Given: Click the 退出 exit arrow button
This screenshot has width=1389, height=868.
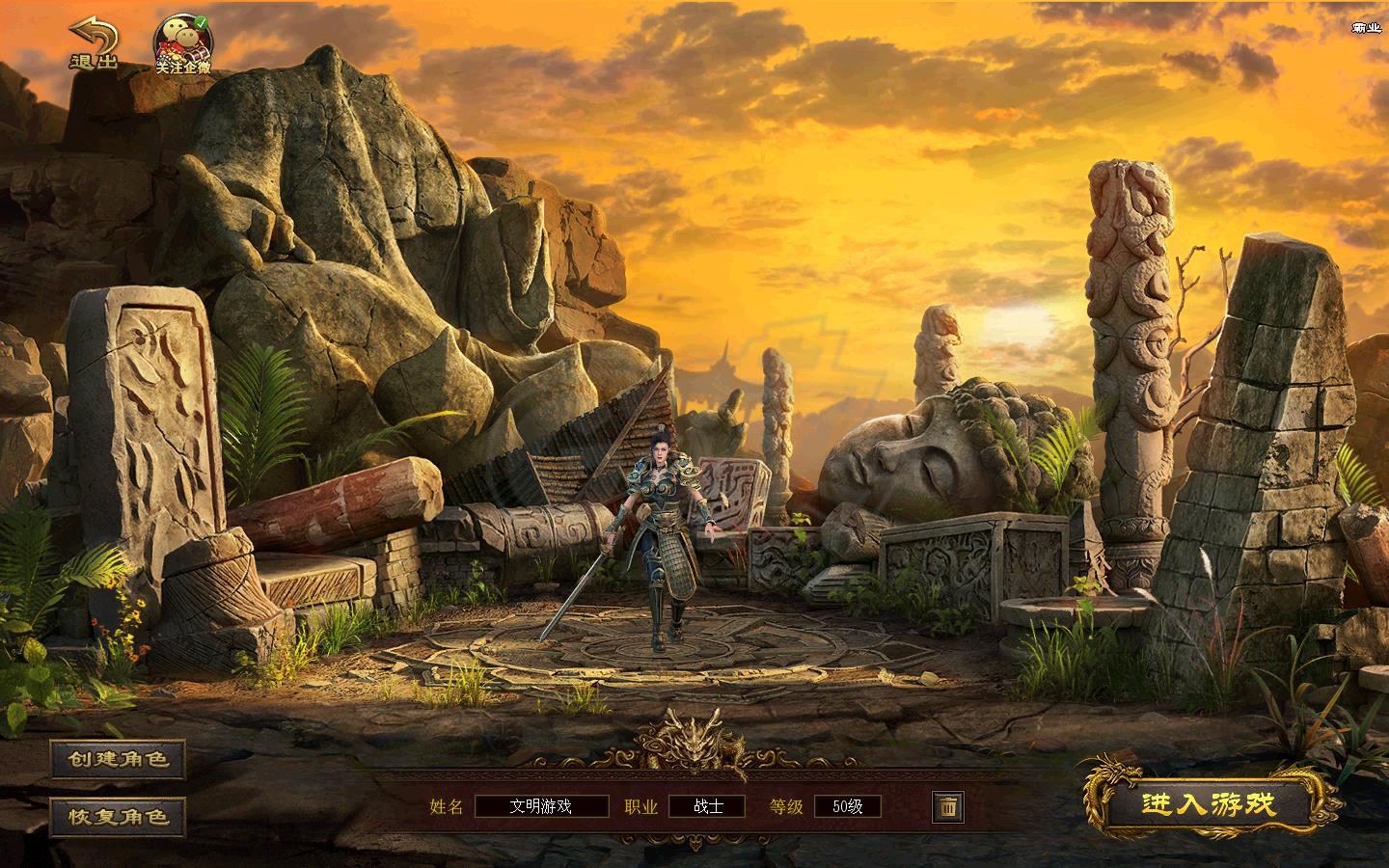Looking at the screenshot, I should [93, 43].
